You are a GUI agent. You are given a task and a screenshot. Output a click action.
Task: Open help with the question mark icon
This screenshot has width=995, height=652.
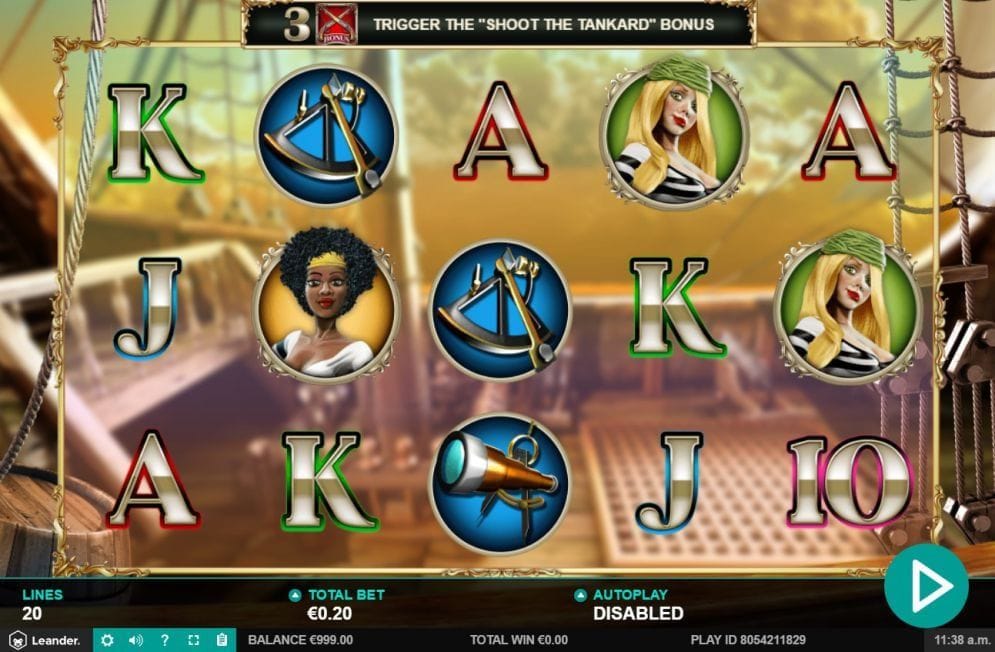pyautogui.click(x=165, y=640)
